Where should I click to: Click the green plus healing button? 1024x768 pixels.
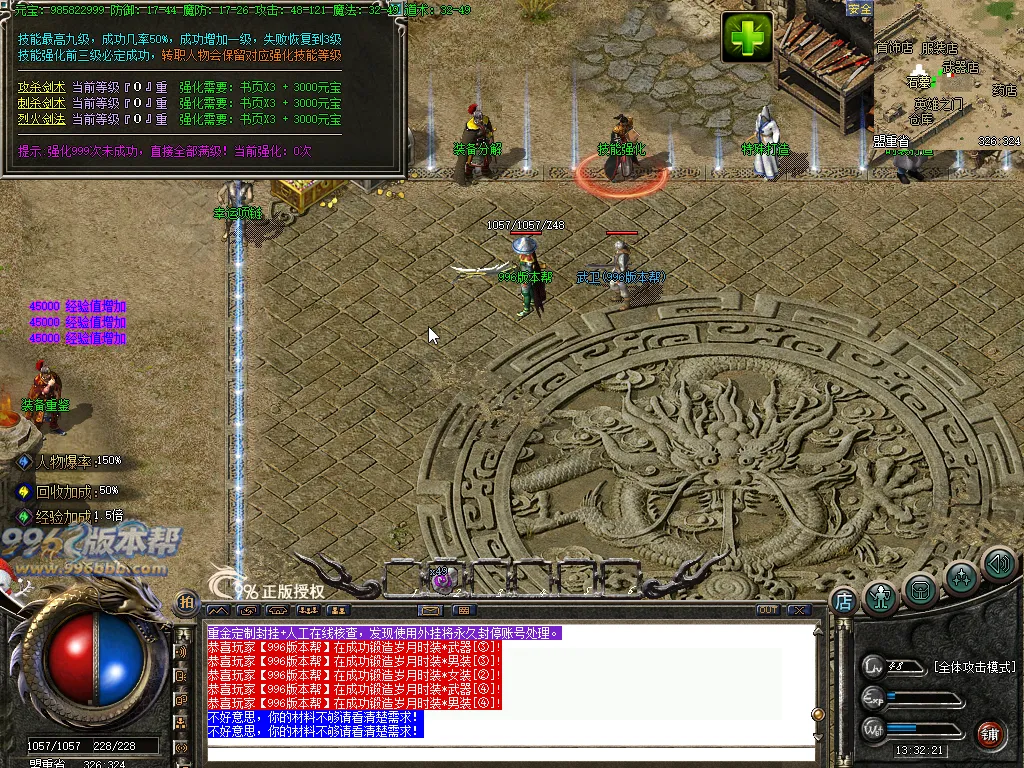click(x=748, y=38)
